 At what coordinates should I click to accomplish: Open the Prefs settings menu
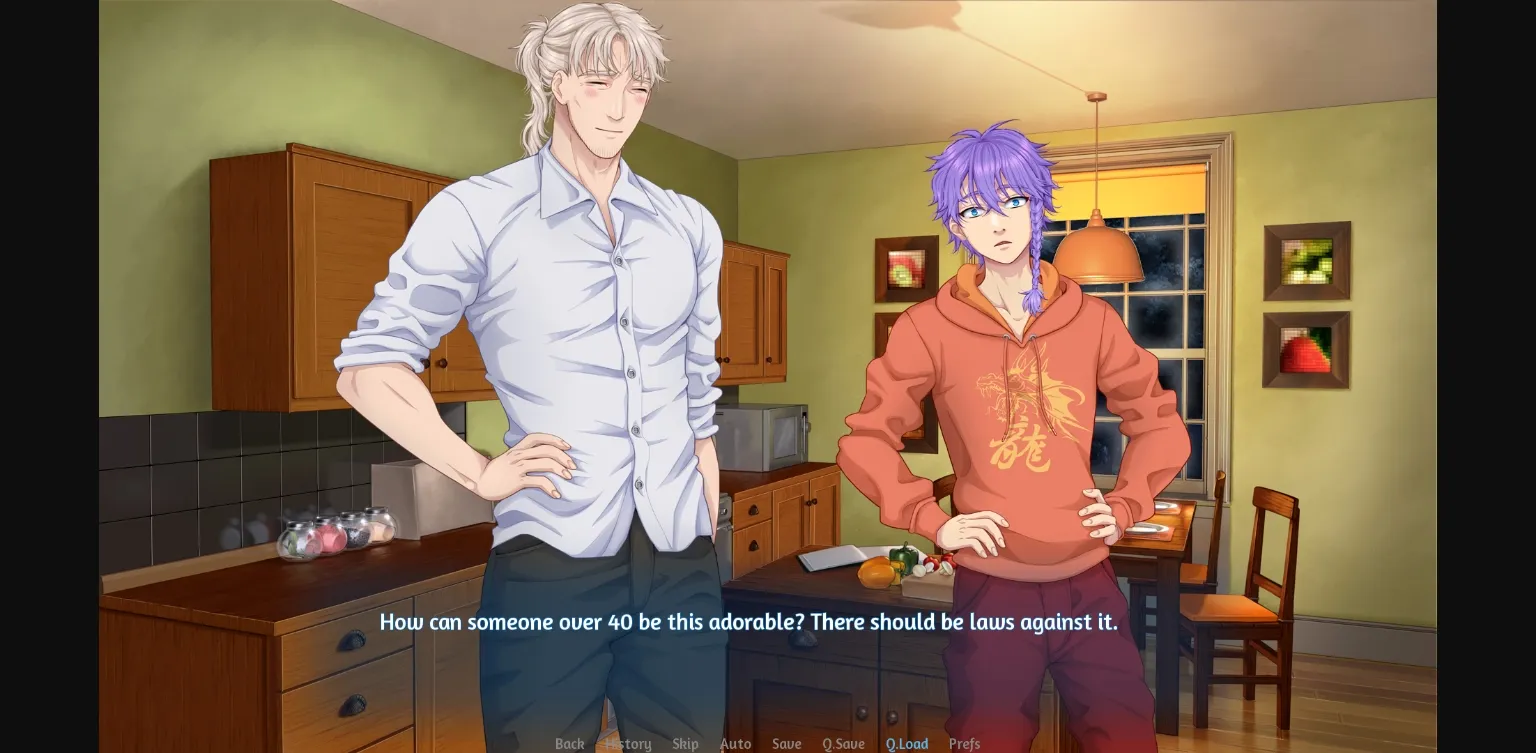click(964, 744)
